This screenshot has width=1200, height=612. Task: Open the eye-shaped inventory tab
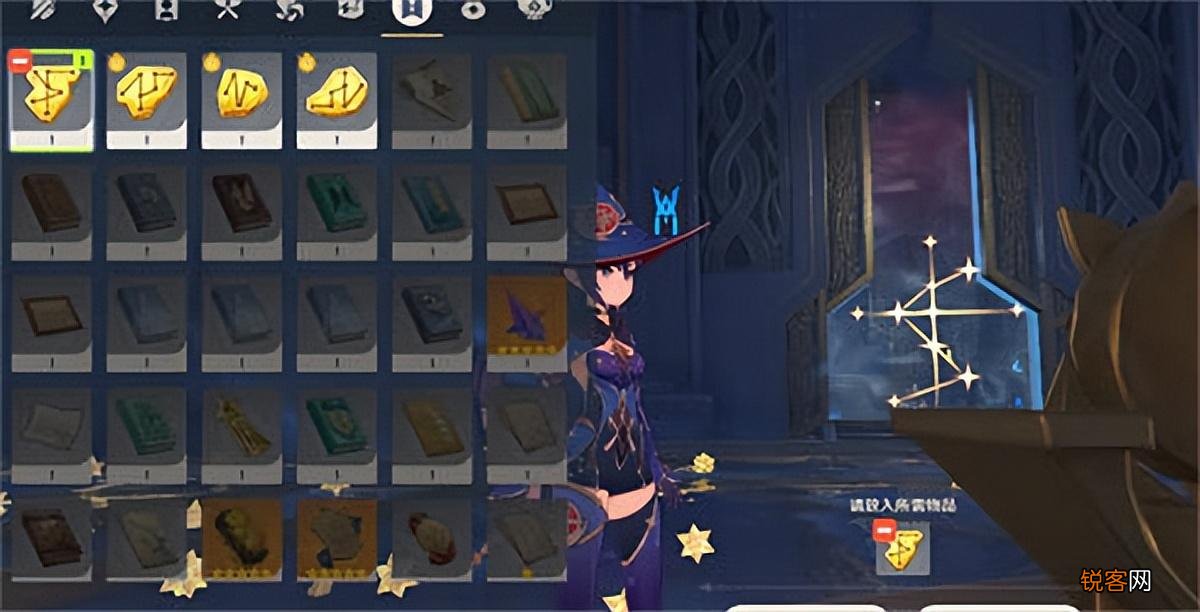[471, 11]
